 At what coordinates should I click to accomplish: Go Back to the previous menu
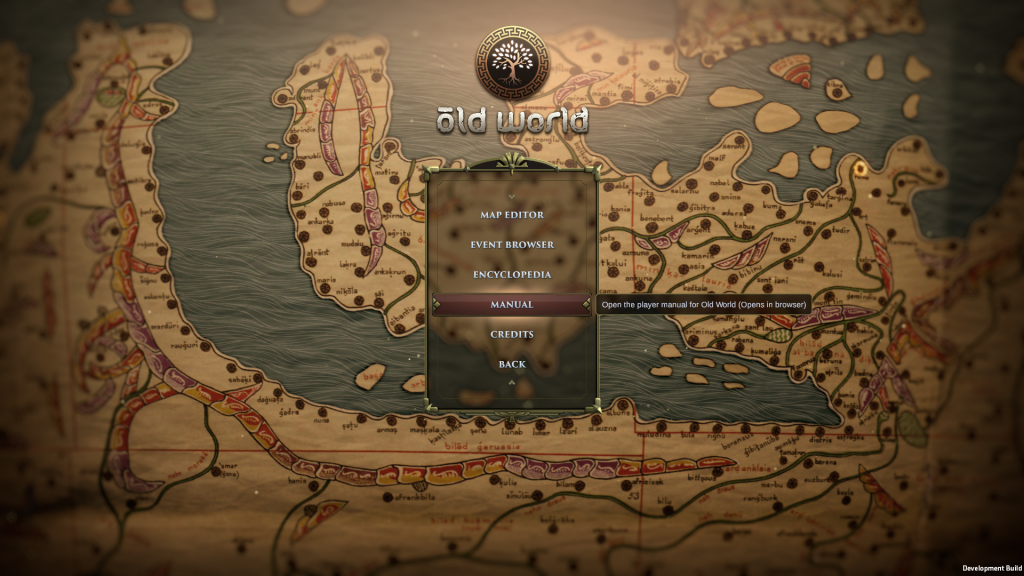[x=512, y=365]
